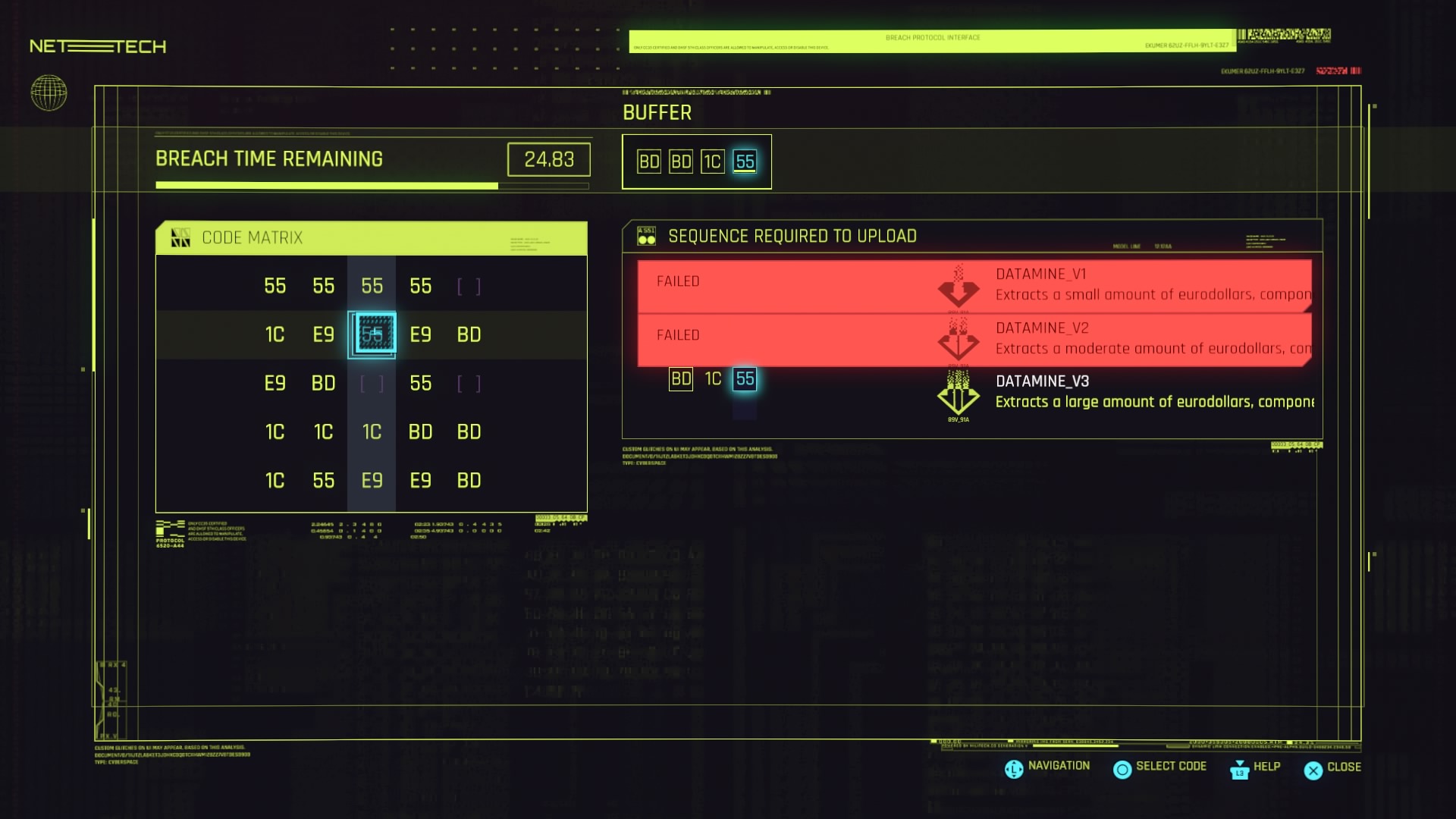Viewport: 1456px width, 819px height.
Task: Click the X Close icon
Action: click(x=1313, y=769)
